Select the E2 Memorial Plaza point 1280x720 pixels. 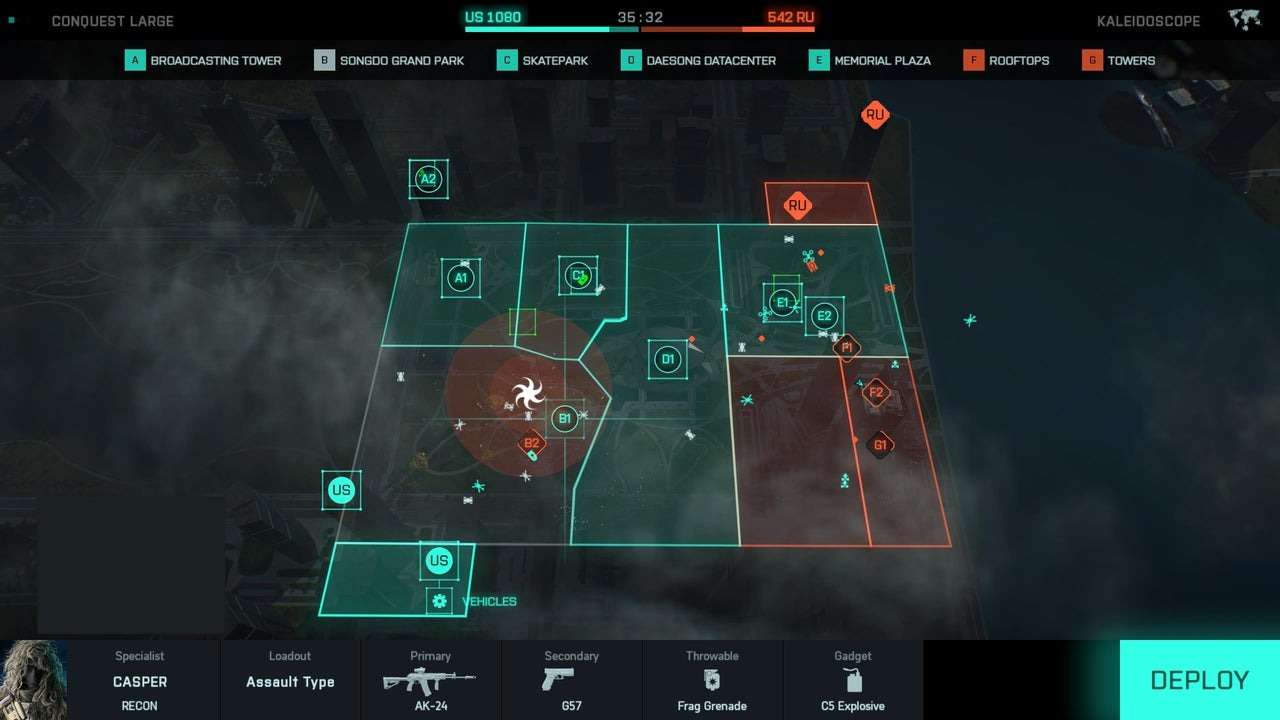click(x=824, y=316)
